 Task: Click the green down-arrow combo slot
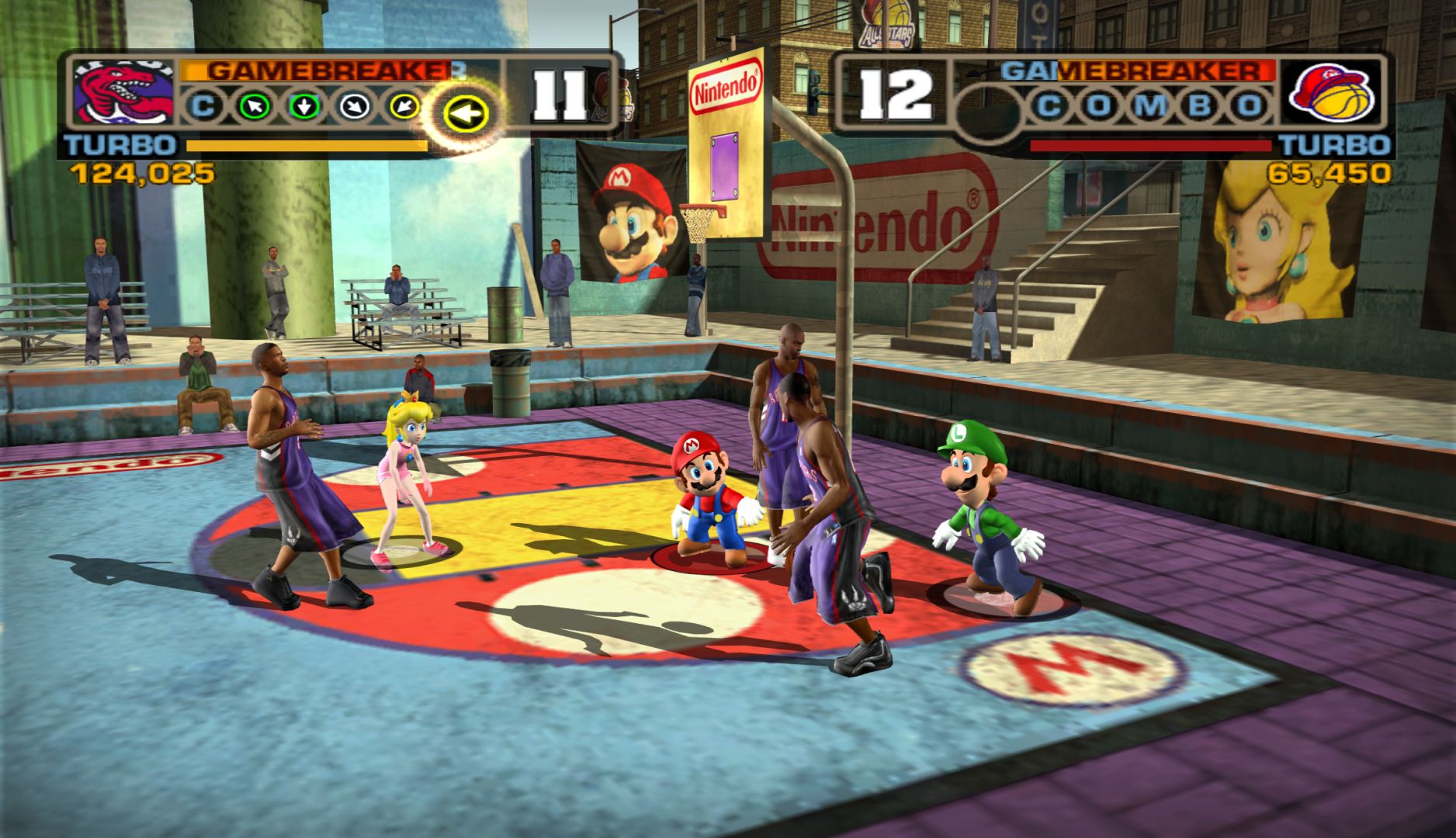tap(303, 106)
